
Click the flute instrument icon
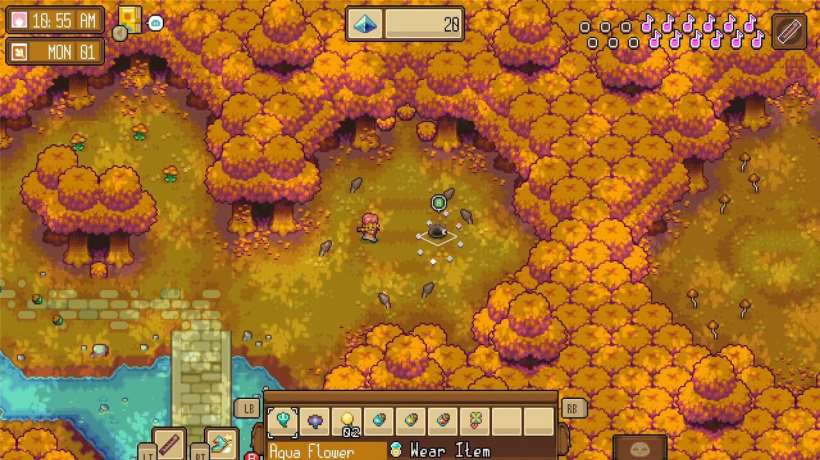pos(788,30)
